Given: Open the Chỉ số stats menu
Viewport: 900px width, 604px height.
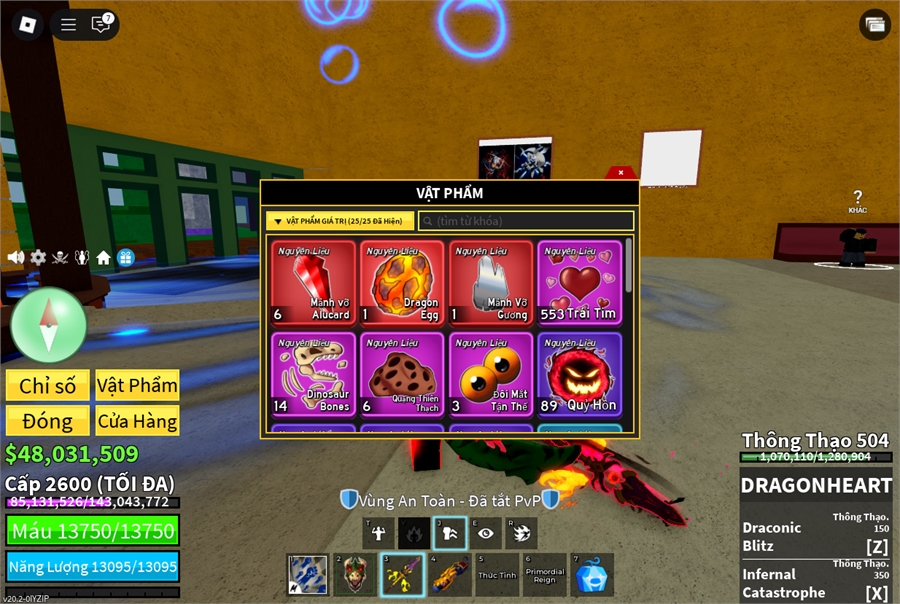Looking at the screenshot, I should (x=48, y=386).
